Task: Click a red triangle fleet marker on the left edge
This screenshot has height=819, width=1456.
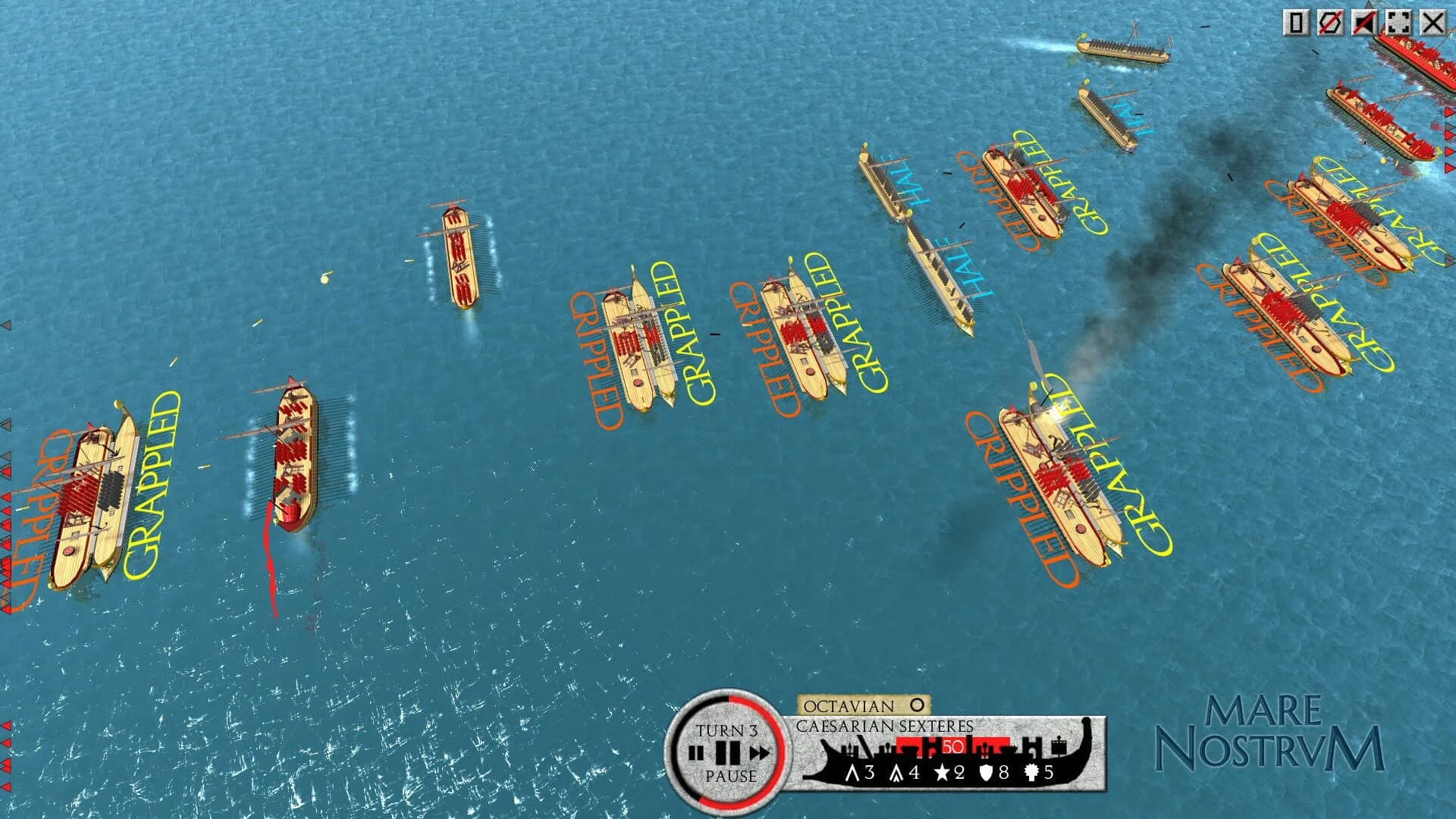Action: (x=6, y=470)
